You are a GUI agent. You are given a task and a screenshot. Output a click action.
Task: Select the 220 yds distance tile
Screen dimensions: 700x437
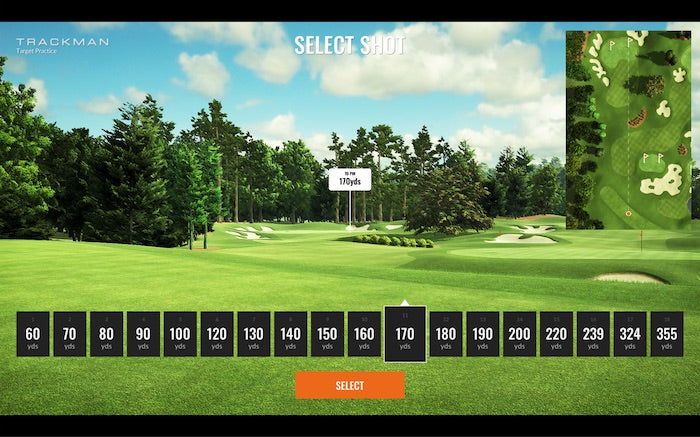coord(556,334)
